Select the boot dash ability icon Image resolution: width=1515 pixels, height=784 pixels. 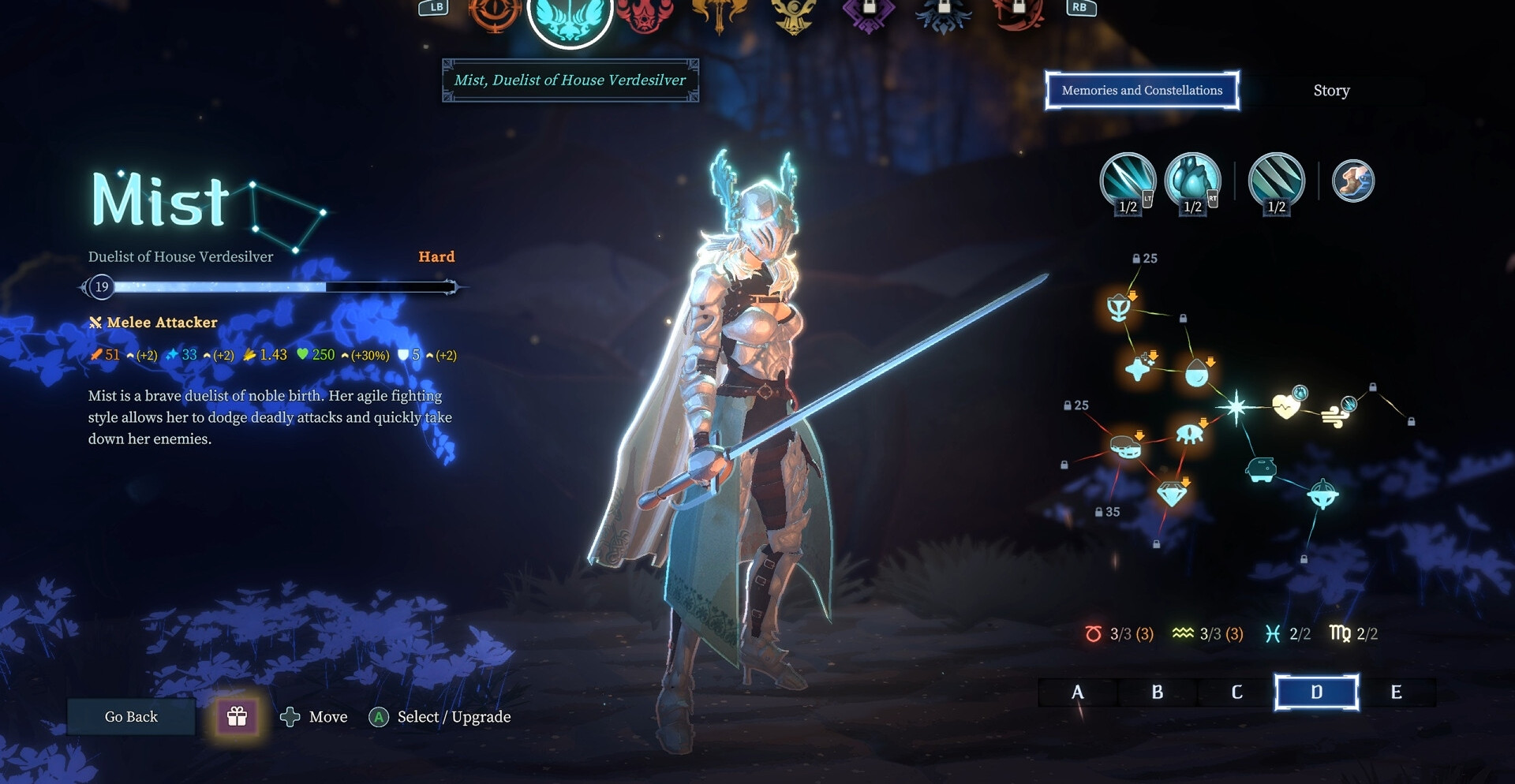(x=1353, y=181)
